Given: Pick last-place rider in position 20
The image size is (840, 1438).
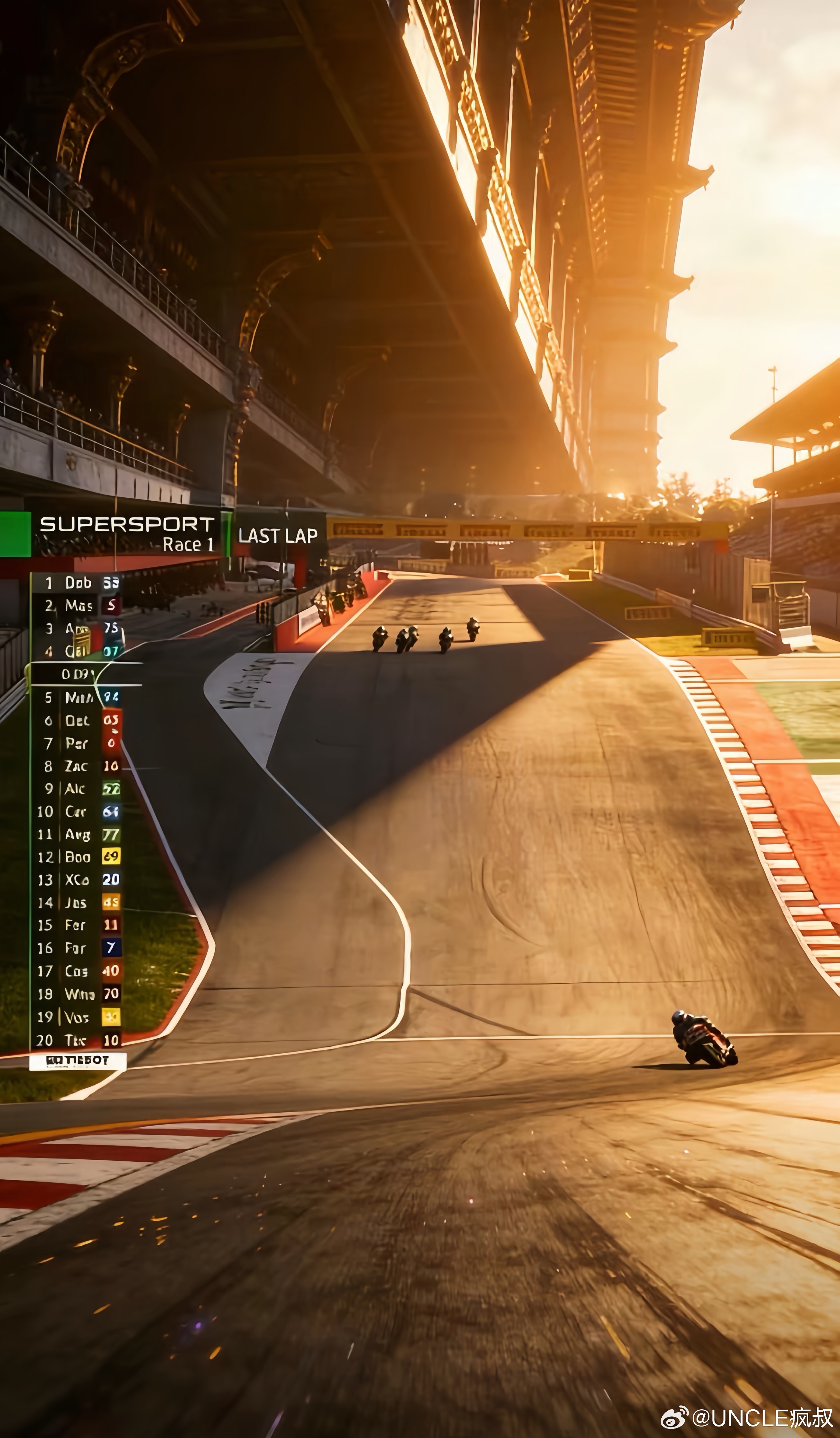Looking at the screenshot, I should tap(76, 1040).
